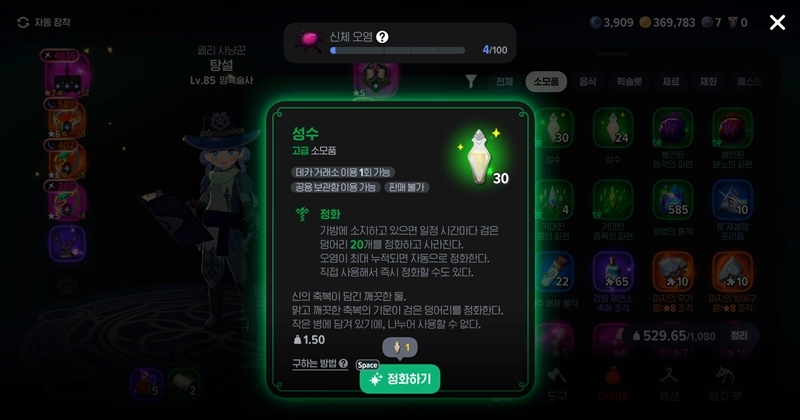
Task: Select the 봉인된 분노의 파편 slot
Action: click(x=732, y=129)
